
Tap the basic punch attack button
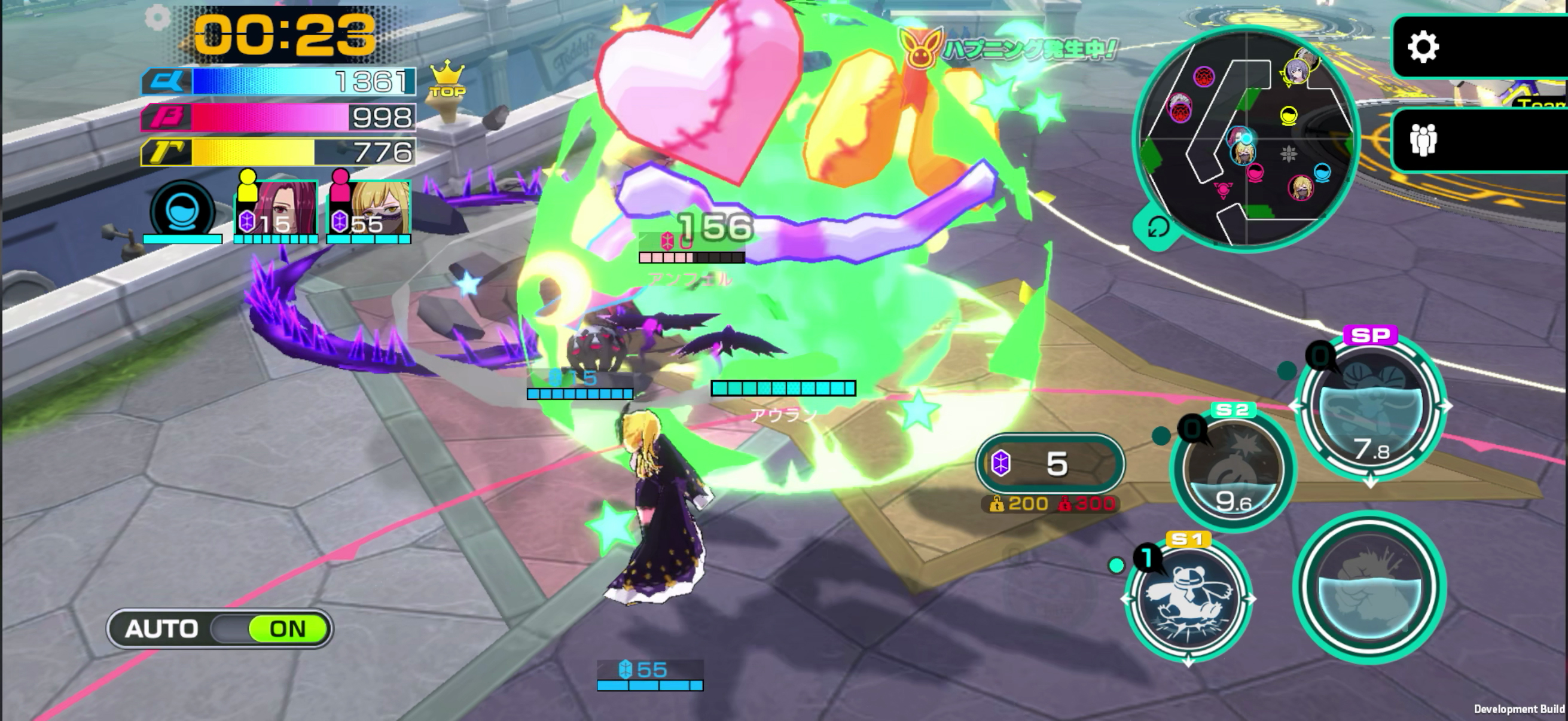coord(1369,587)
